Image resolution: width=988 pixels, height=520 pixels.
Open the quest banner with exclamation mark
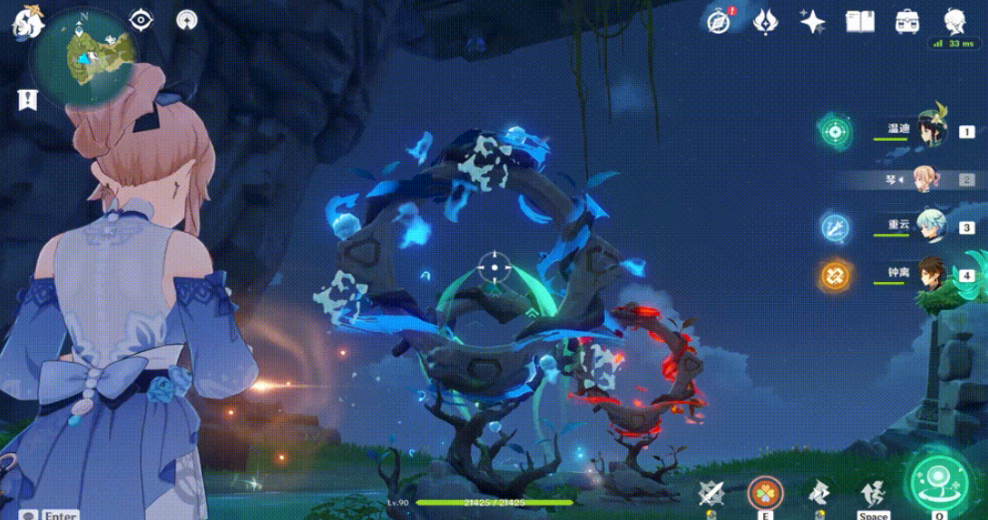tap(26, 99)
